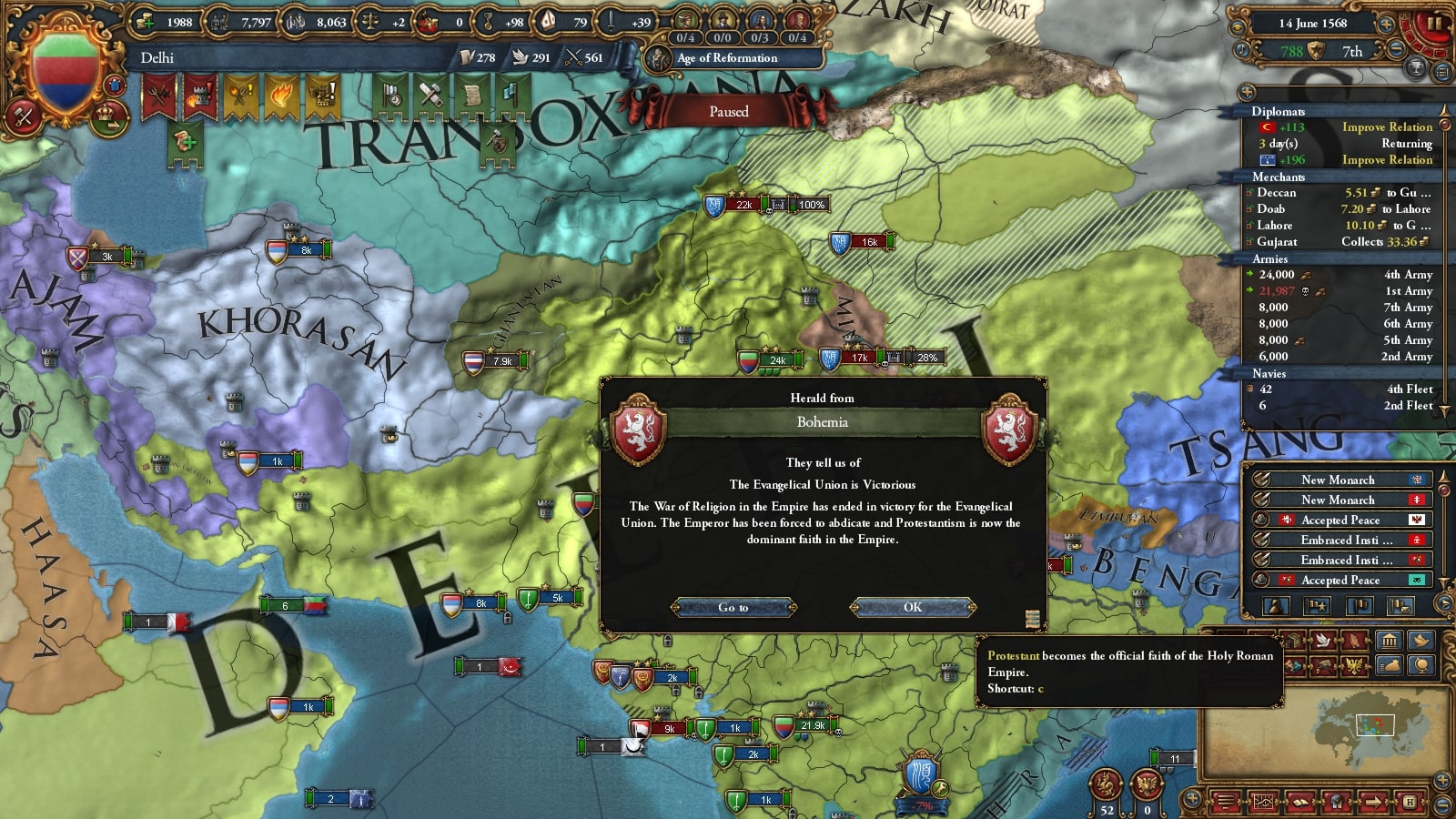The image size is (1456, 819).
Task: Open the Delhi country shield menu
Action: [x=65, y=71]
